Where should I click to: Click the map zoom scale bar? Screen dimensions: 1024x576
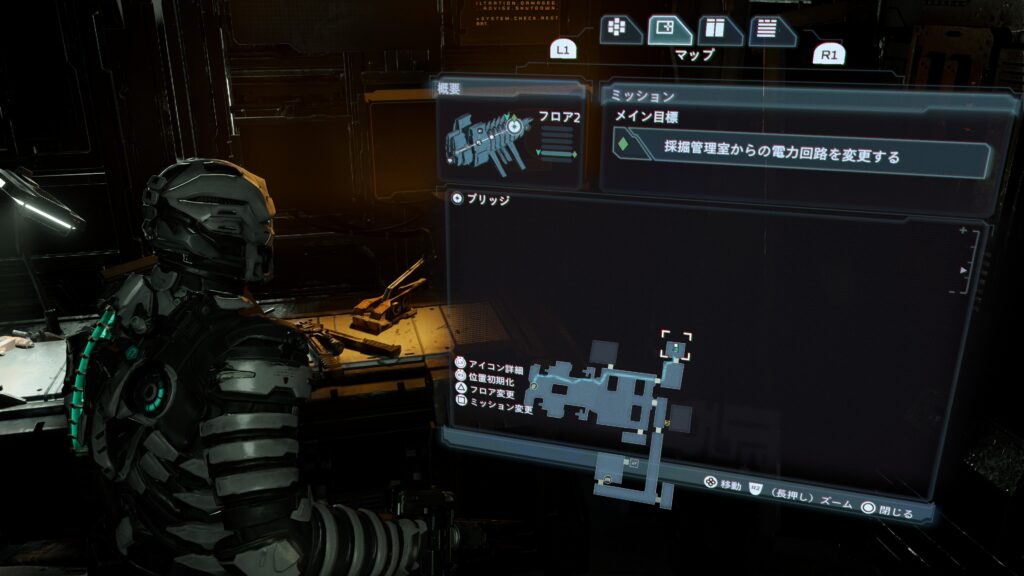tap(964, 262)
